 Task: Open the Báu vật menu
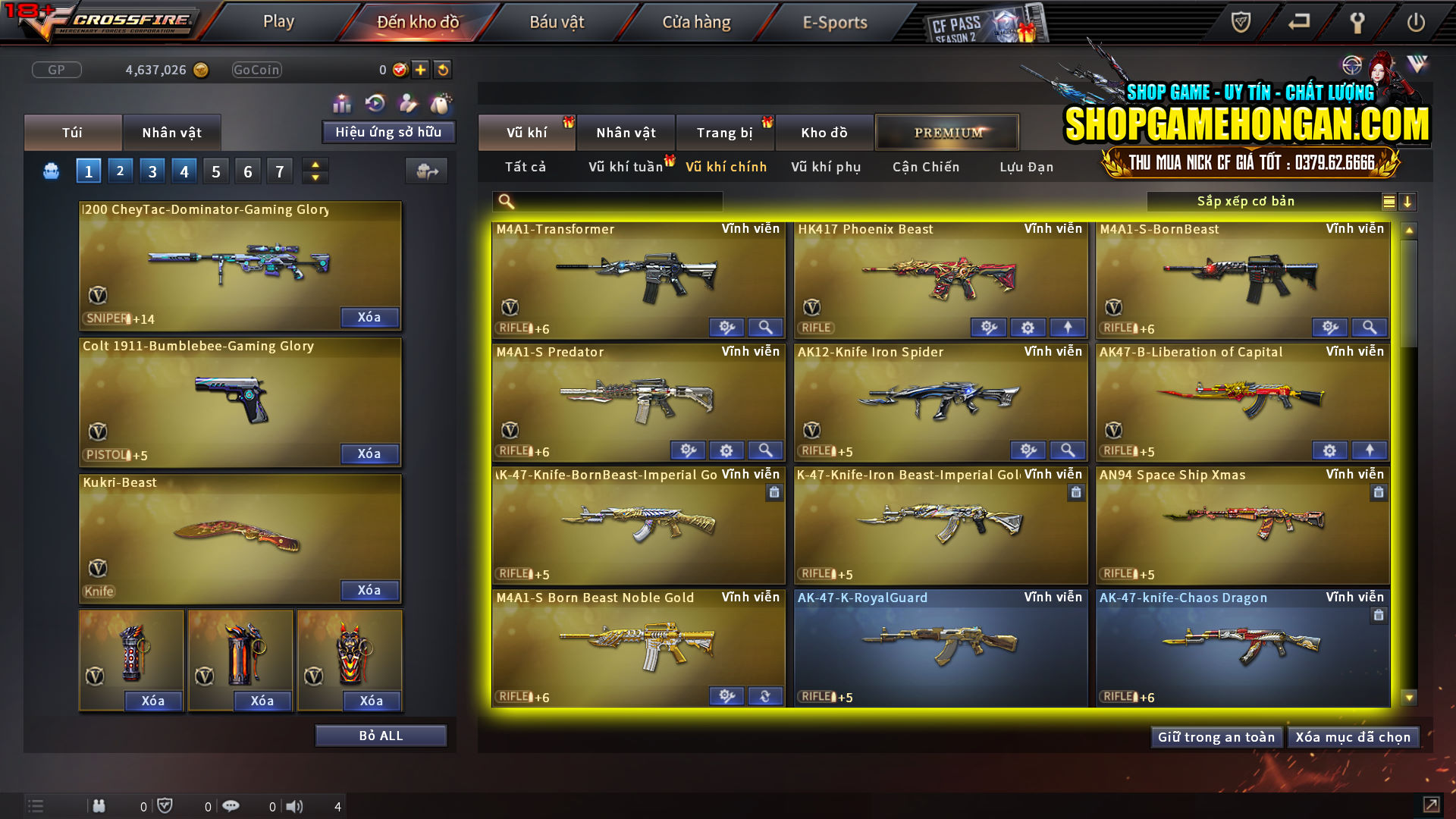[556, 22]
